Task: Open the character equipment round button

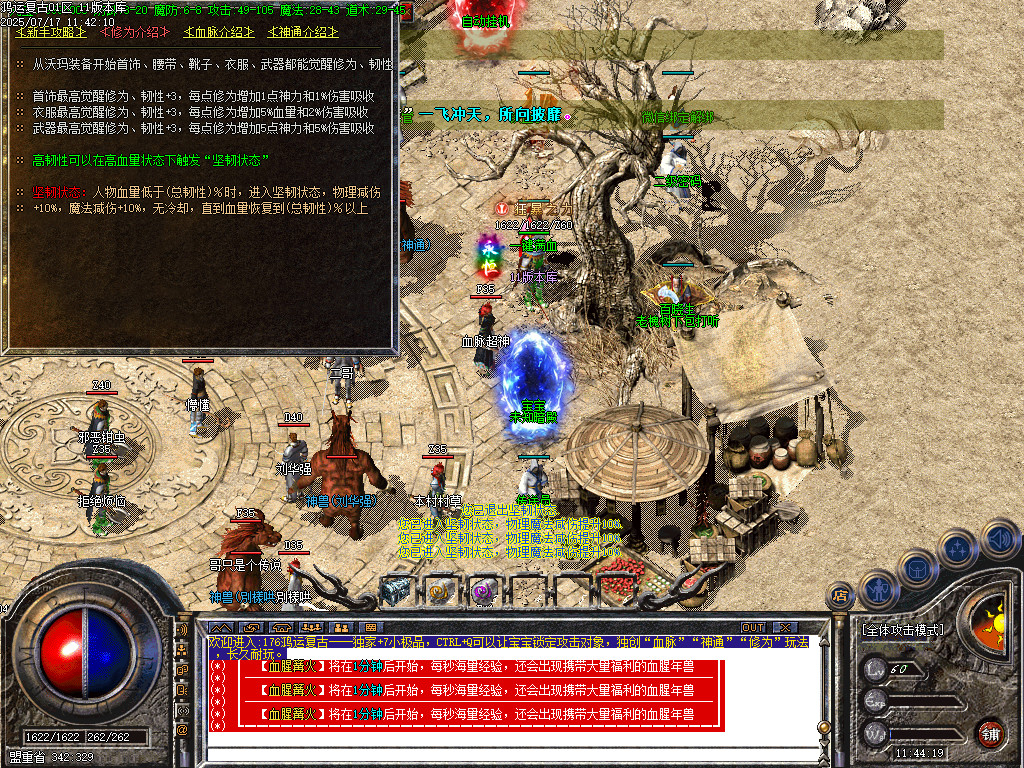Action: point(878,587)
